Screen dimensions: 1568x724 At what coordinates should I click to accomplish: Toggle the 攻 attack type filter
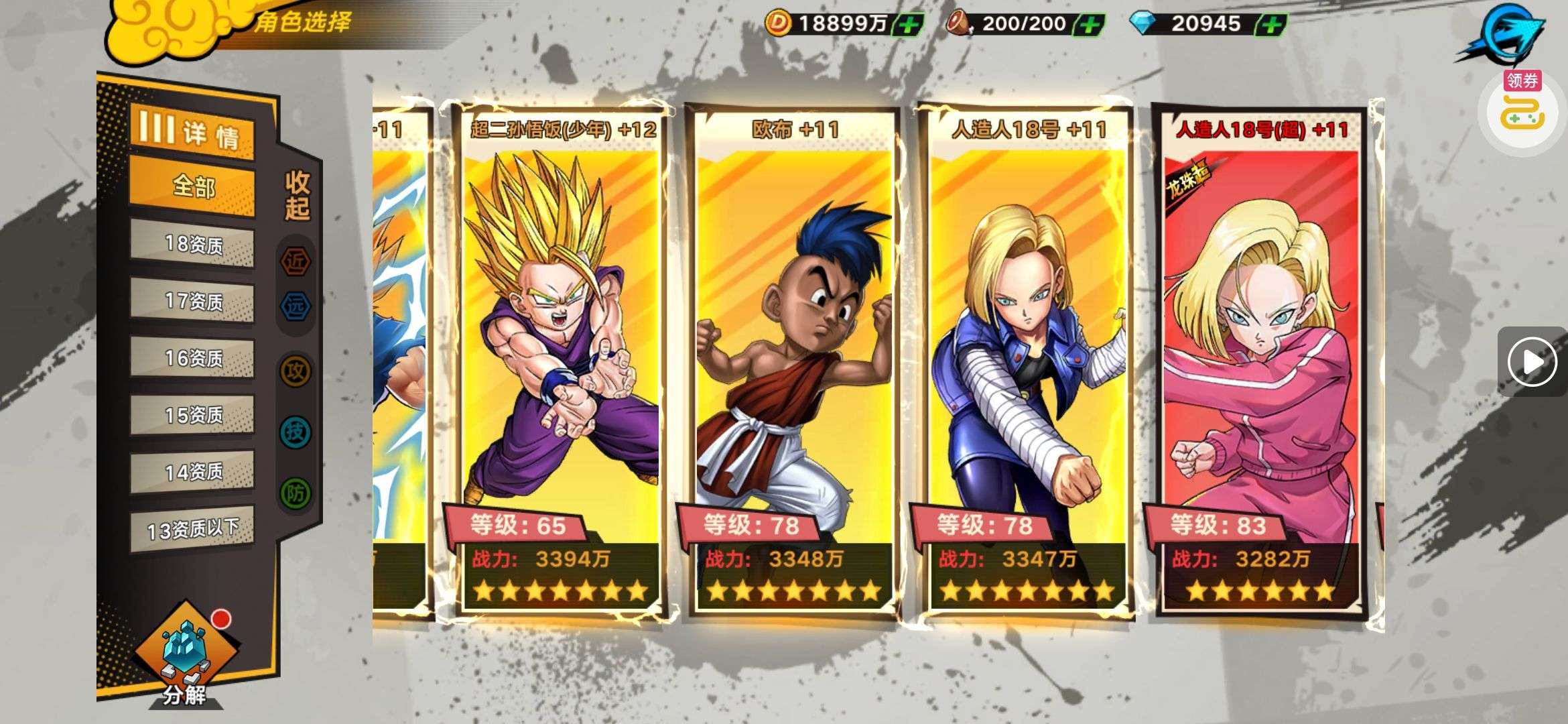click(296, 370)
